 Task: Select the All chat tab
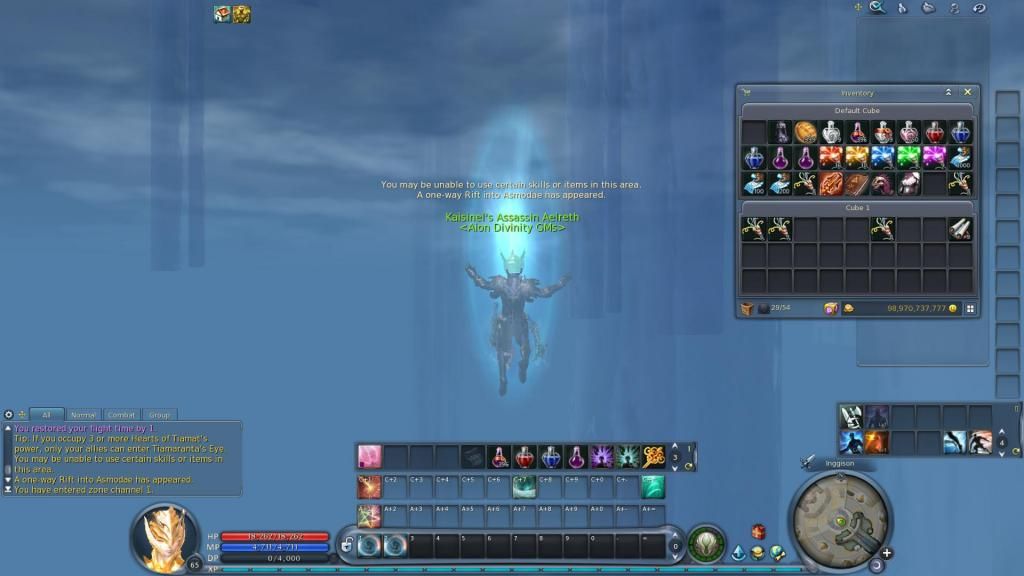(46, 415)
